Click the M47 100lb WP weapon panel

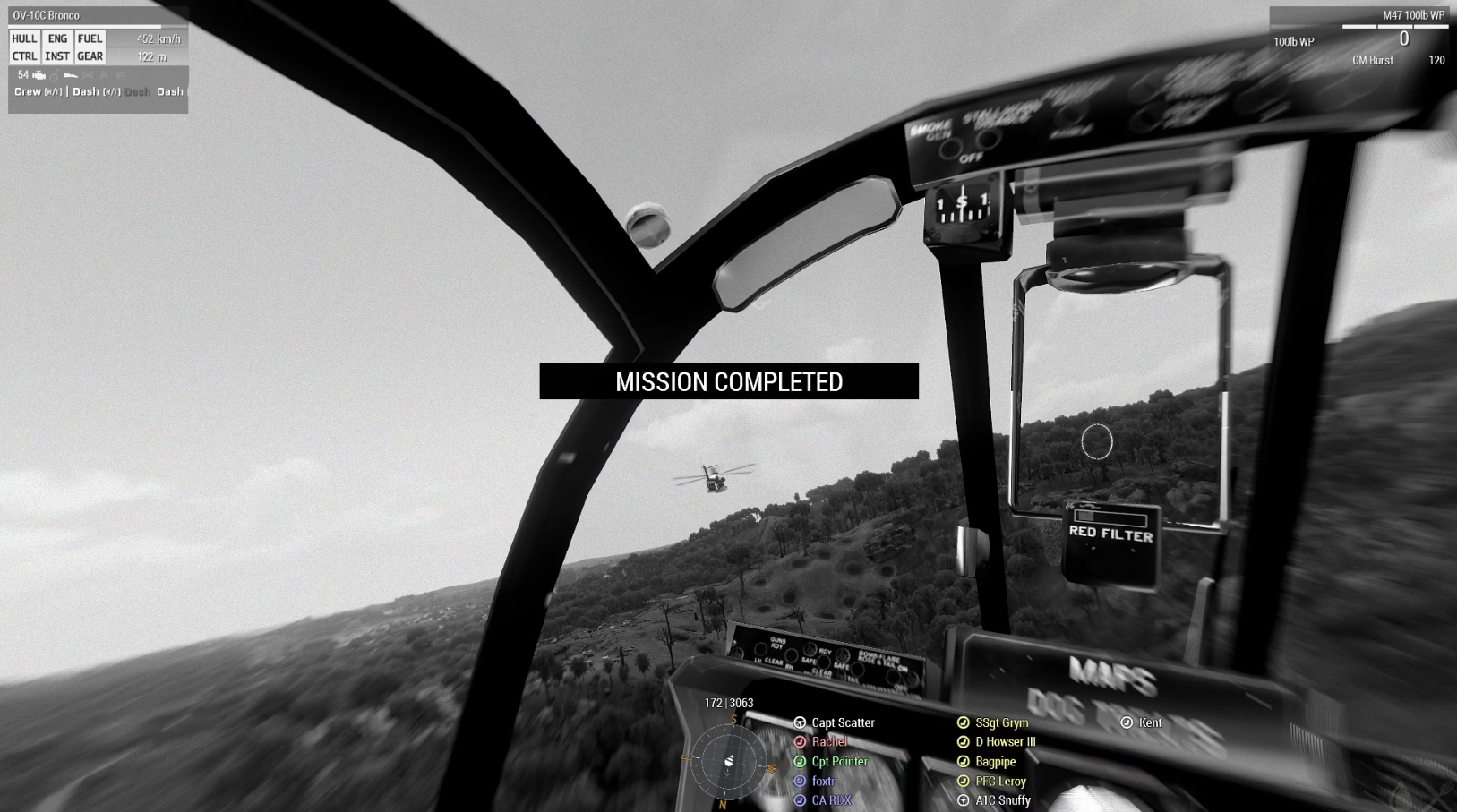(x=1358, y=38)
